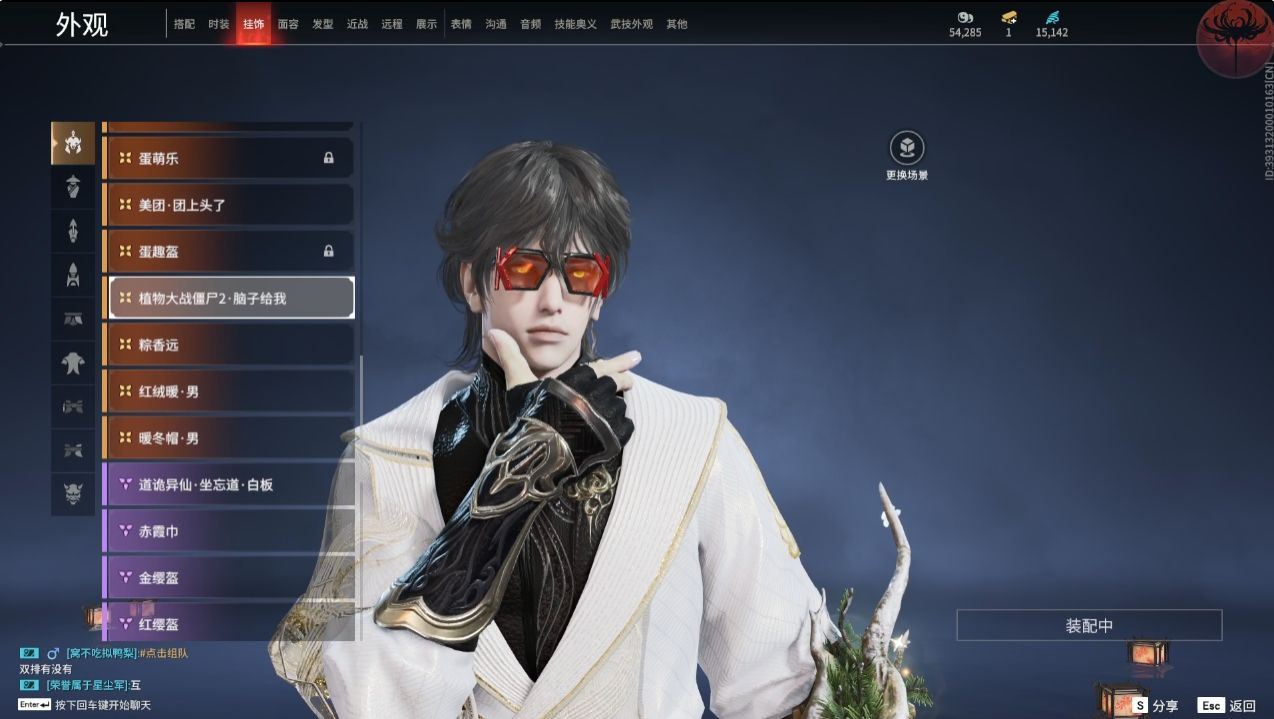Viewport: 1274px width, 719px height.
Task: Select the 面容 tab
Action: (287, 24)
